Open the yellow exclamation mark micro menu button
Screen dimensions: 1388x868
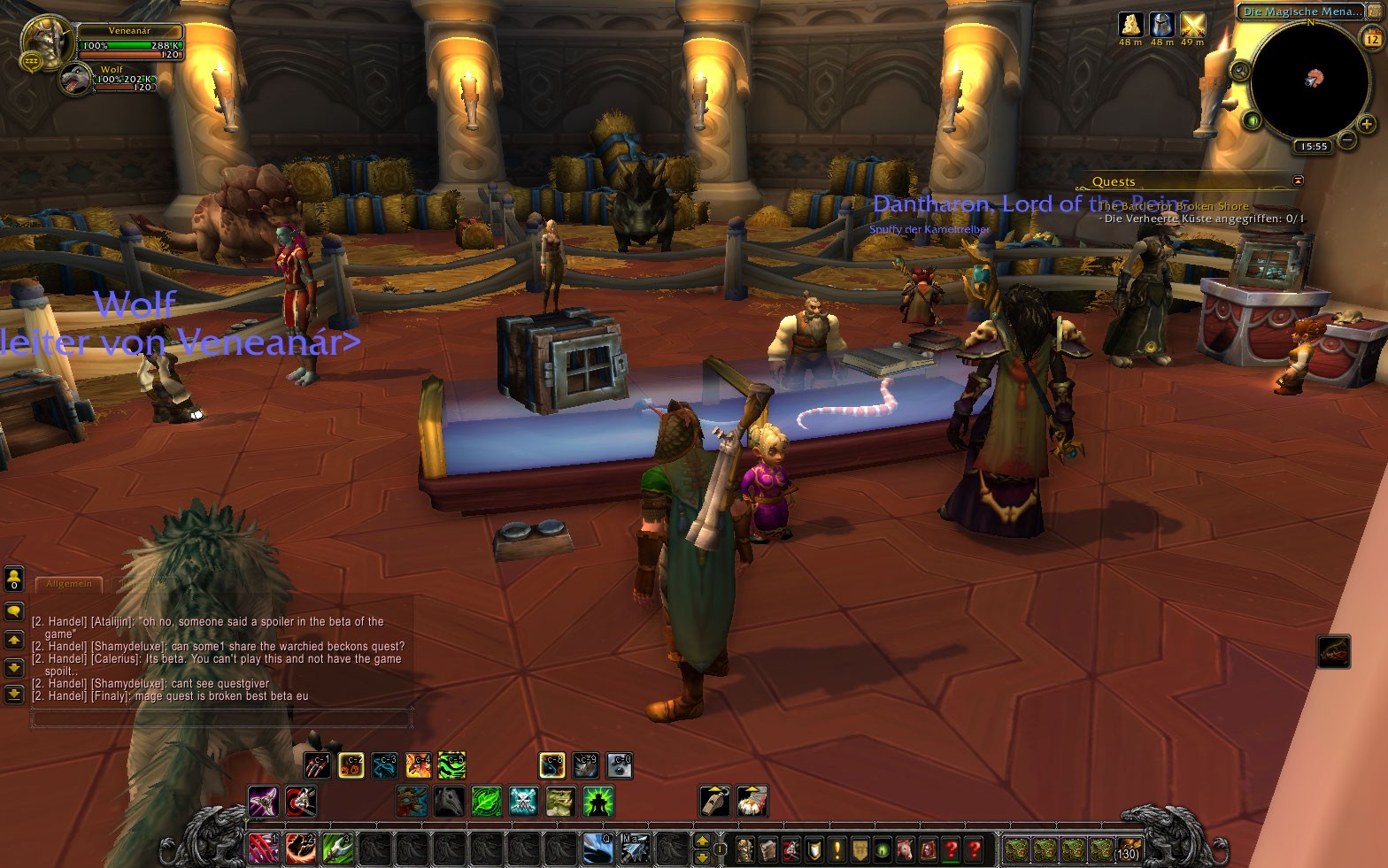837,849
